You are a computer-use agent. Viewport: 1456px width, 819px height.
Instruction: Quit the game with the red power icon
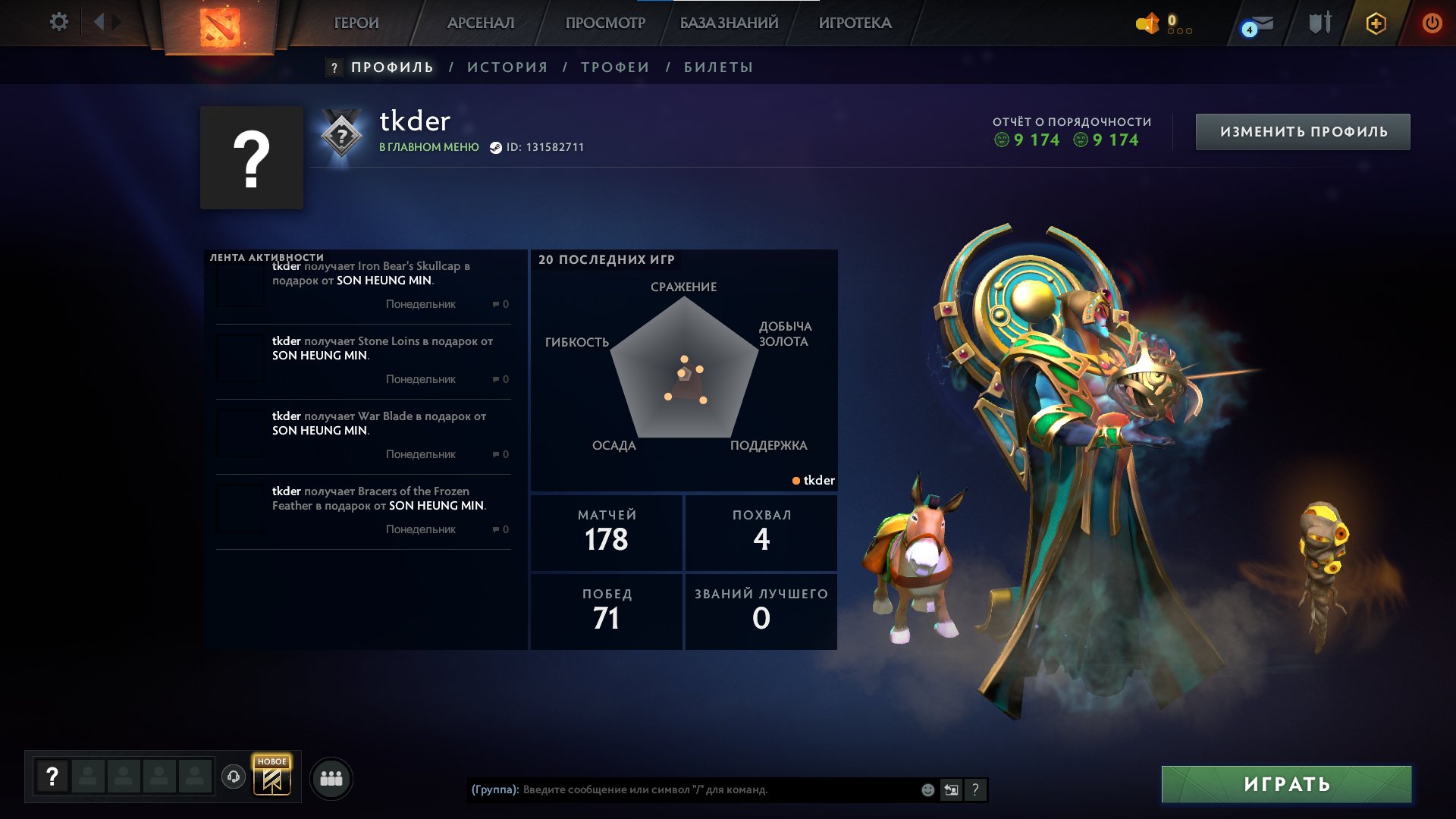pos(1432,23)
